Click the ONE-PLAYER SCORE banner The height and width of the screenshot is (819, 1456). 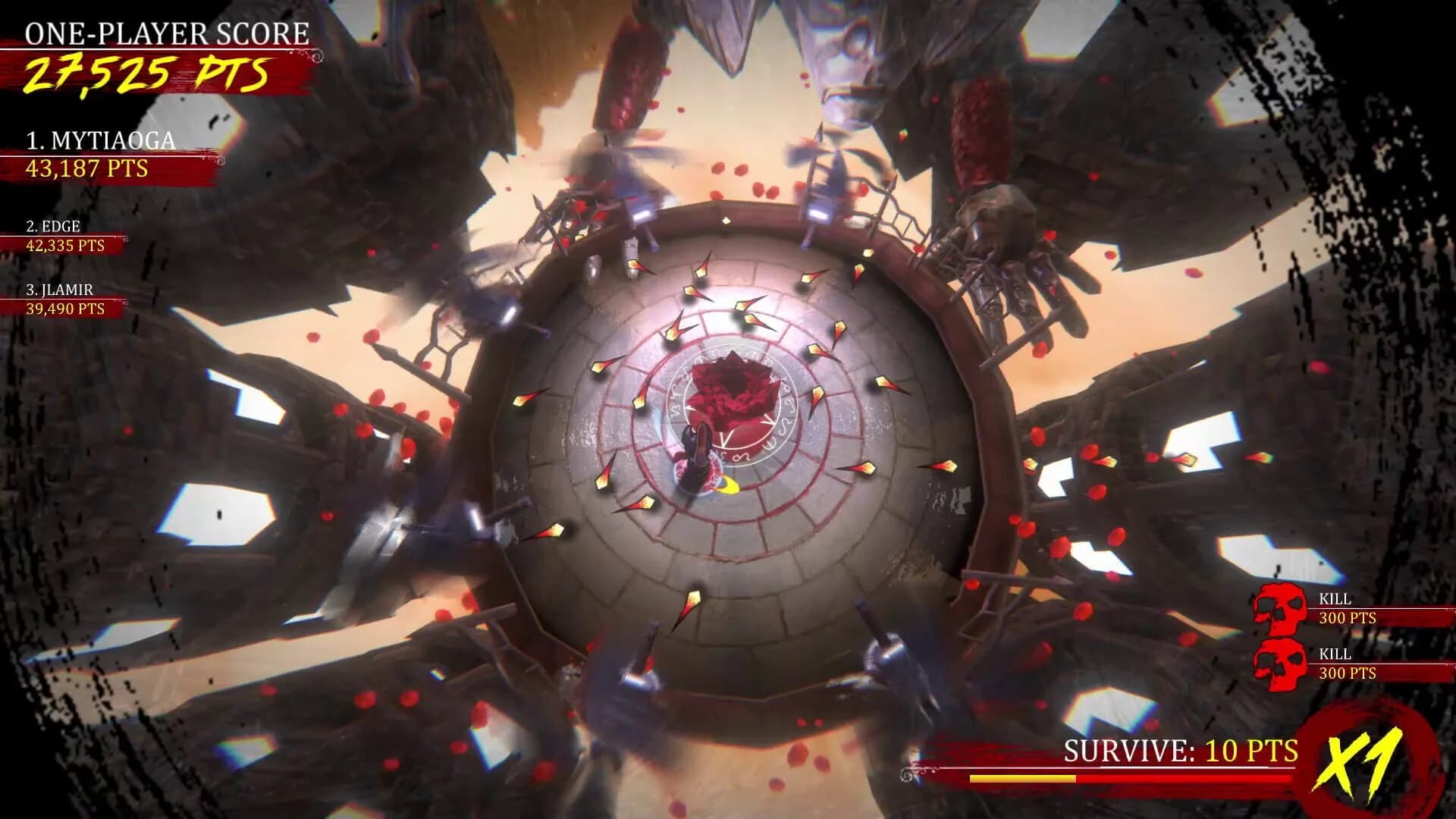click(165, 32)
